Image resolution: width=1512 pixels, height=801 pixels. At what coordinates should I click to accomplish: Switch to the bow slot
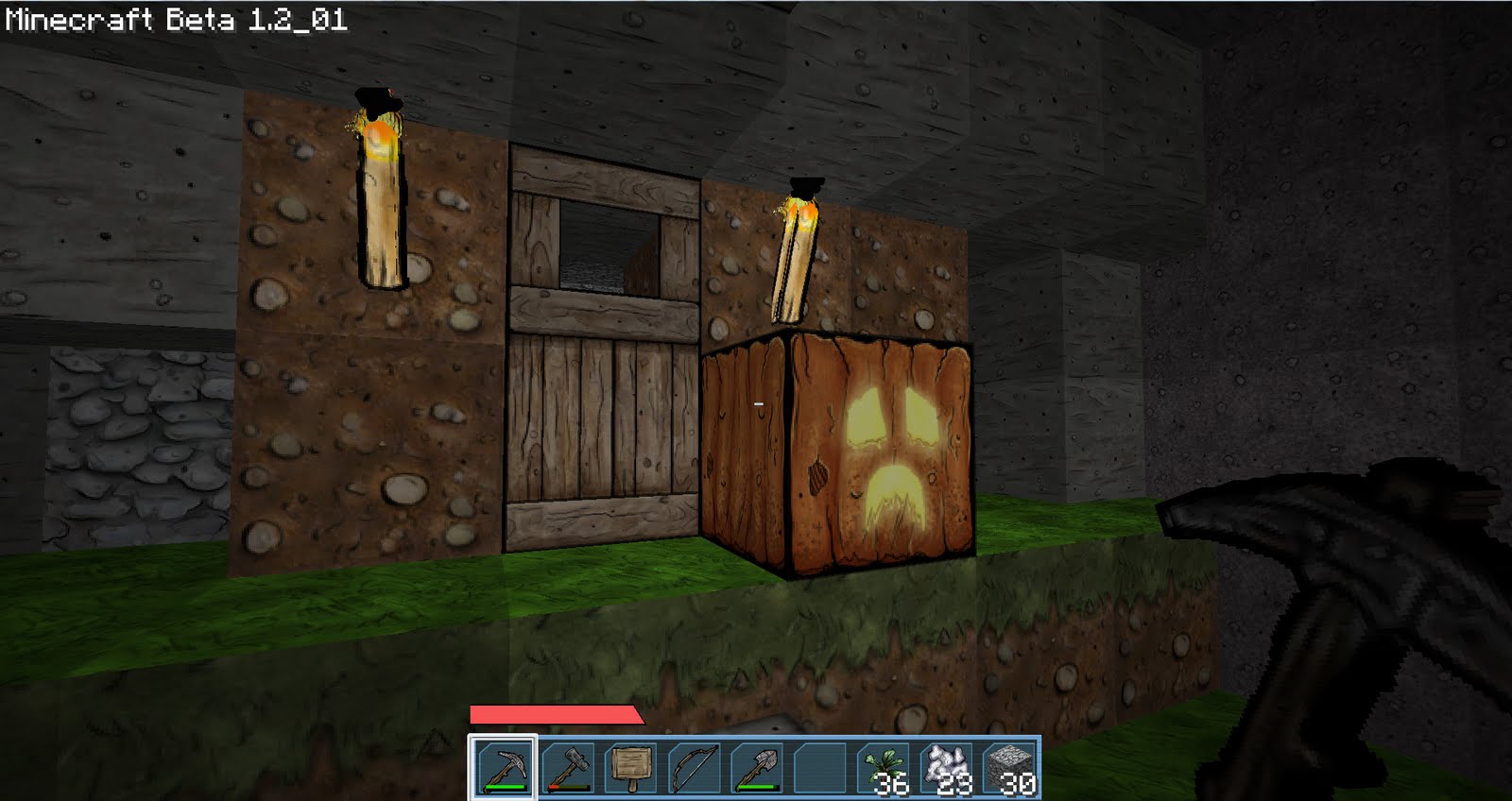695,767
